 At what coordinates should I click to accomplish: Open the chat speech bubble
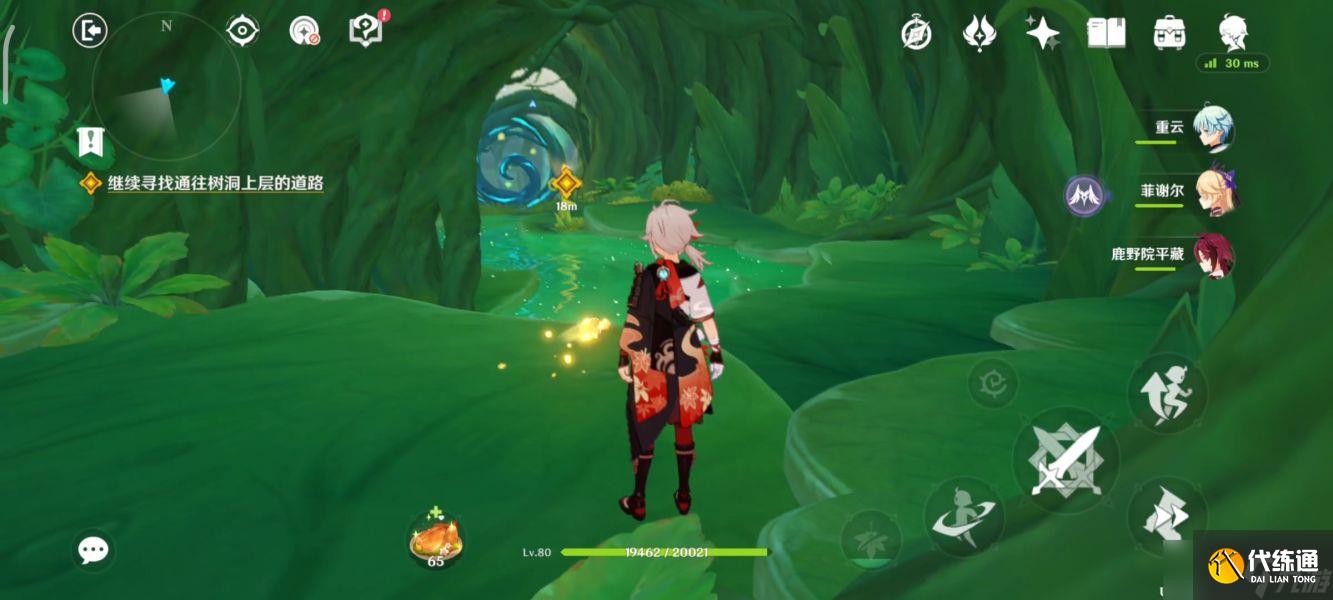[94, 549]
